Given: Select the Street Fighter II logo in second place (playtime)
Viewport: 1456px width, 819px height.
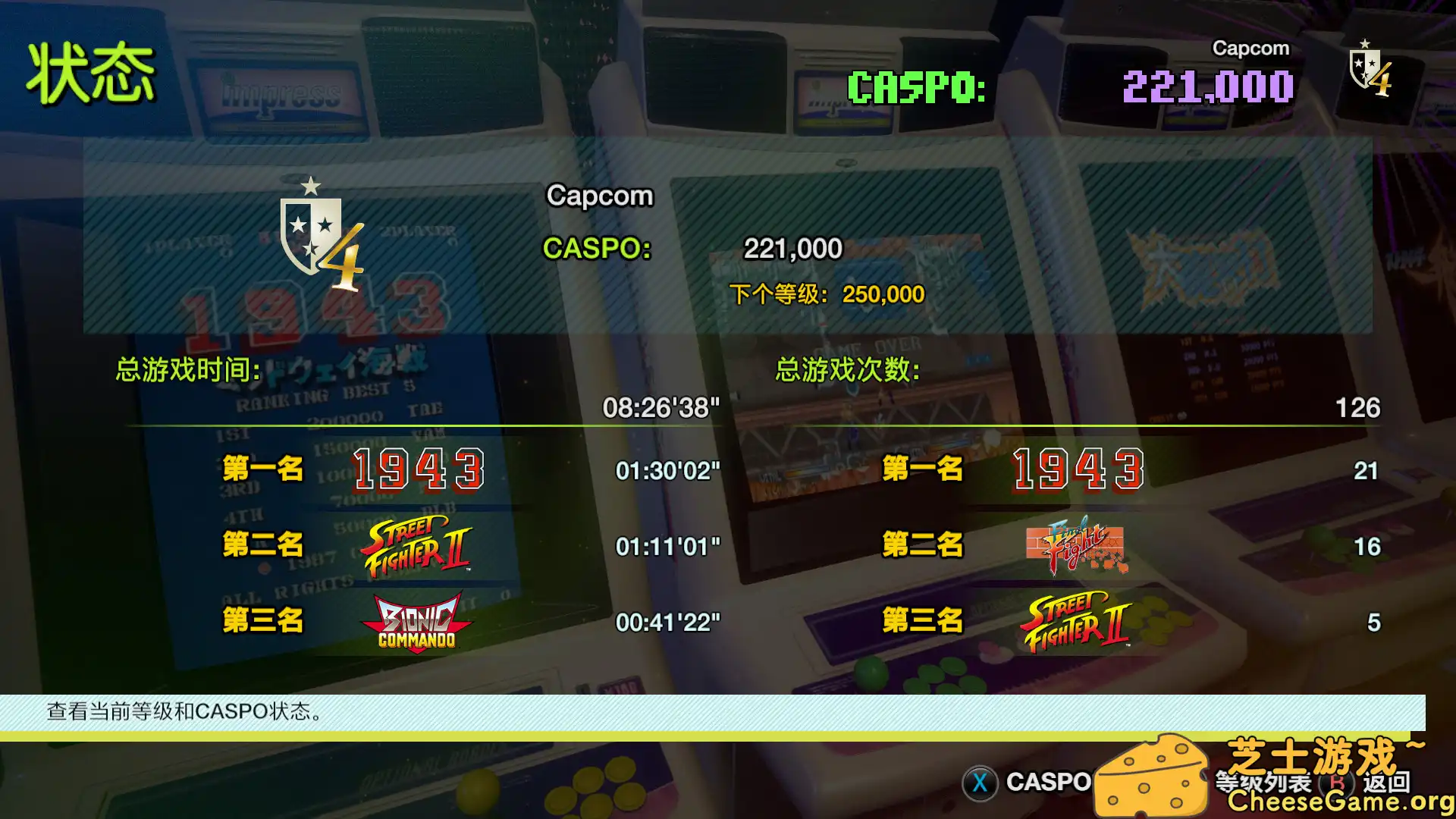Looking at the screenshot, I should coord(418,546).
